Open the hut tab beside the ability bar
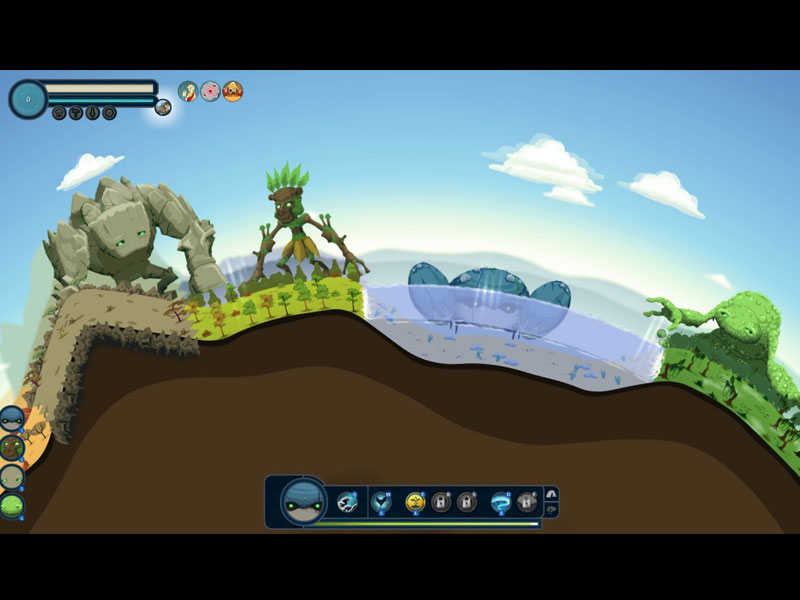The image size is (800, 600). pos(550,493)
